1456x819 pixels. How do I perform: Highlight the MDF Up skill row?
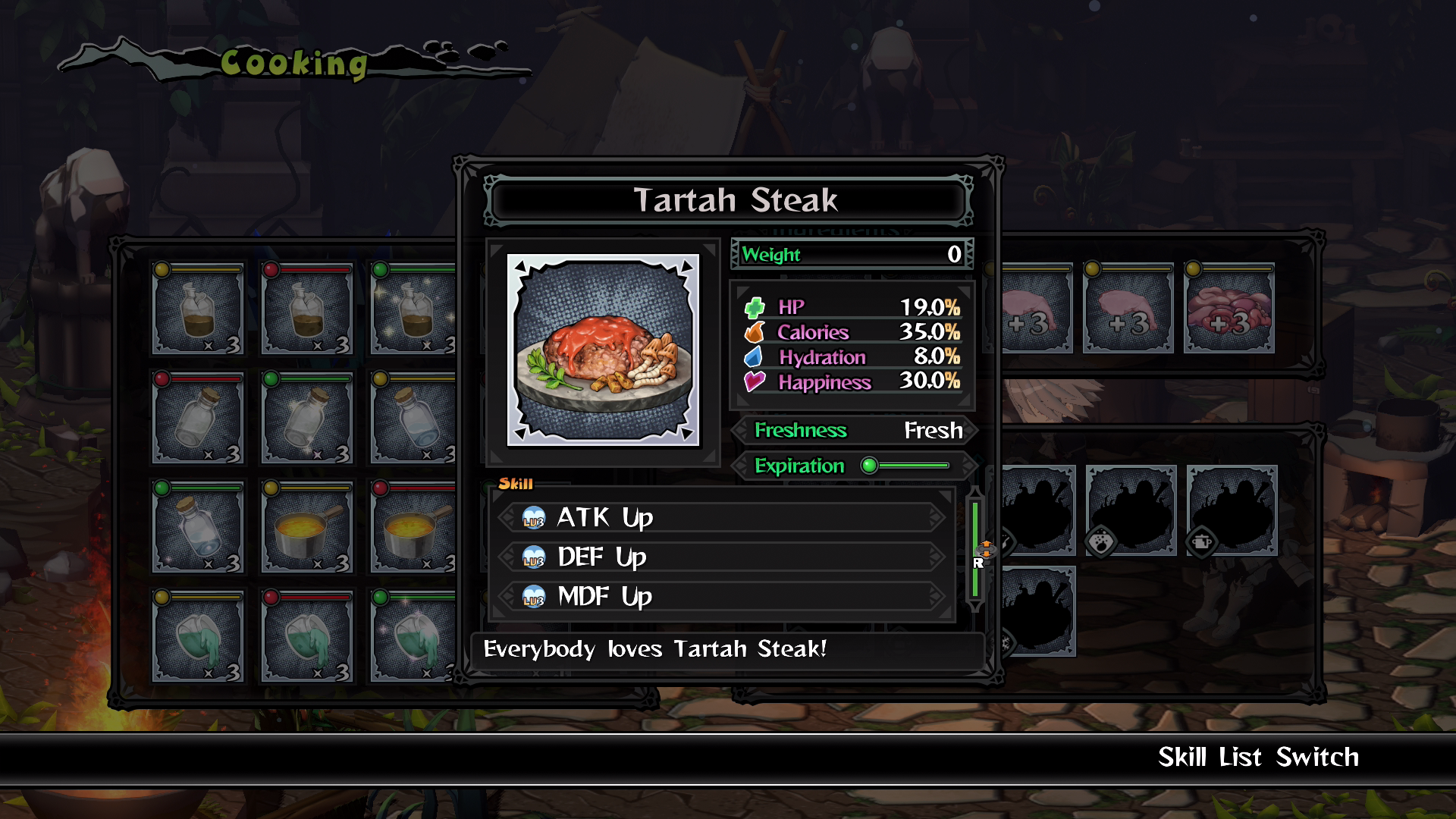pos(722,597)
